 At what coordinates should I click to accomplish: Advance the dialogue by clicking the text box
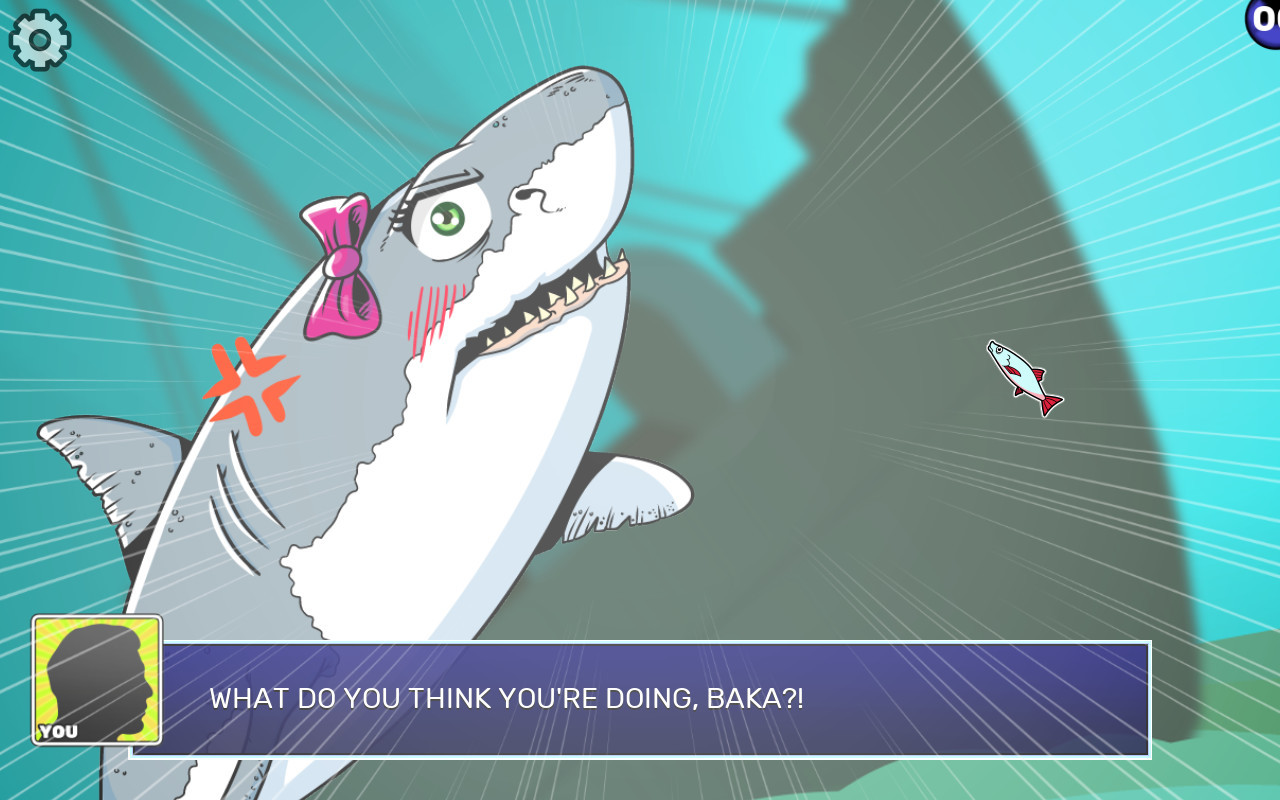(x=660, y=700)
